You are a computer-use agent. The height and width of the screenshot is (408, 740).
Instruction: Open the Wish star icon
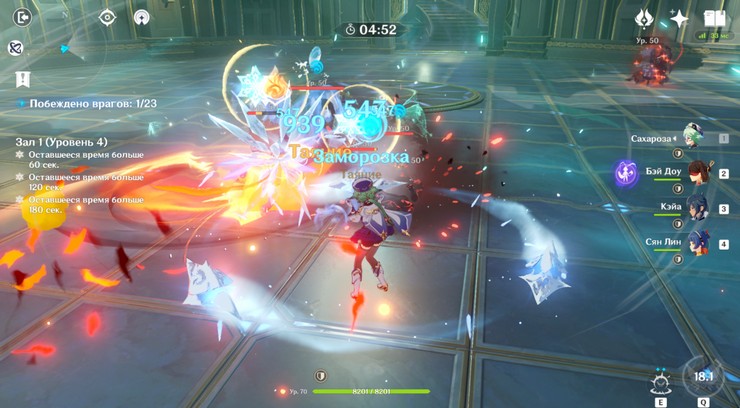click(679, 19)
